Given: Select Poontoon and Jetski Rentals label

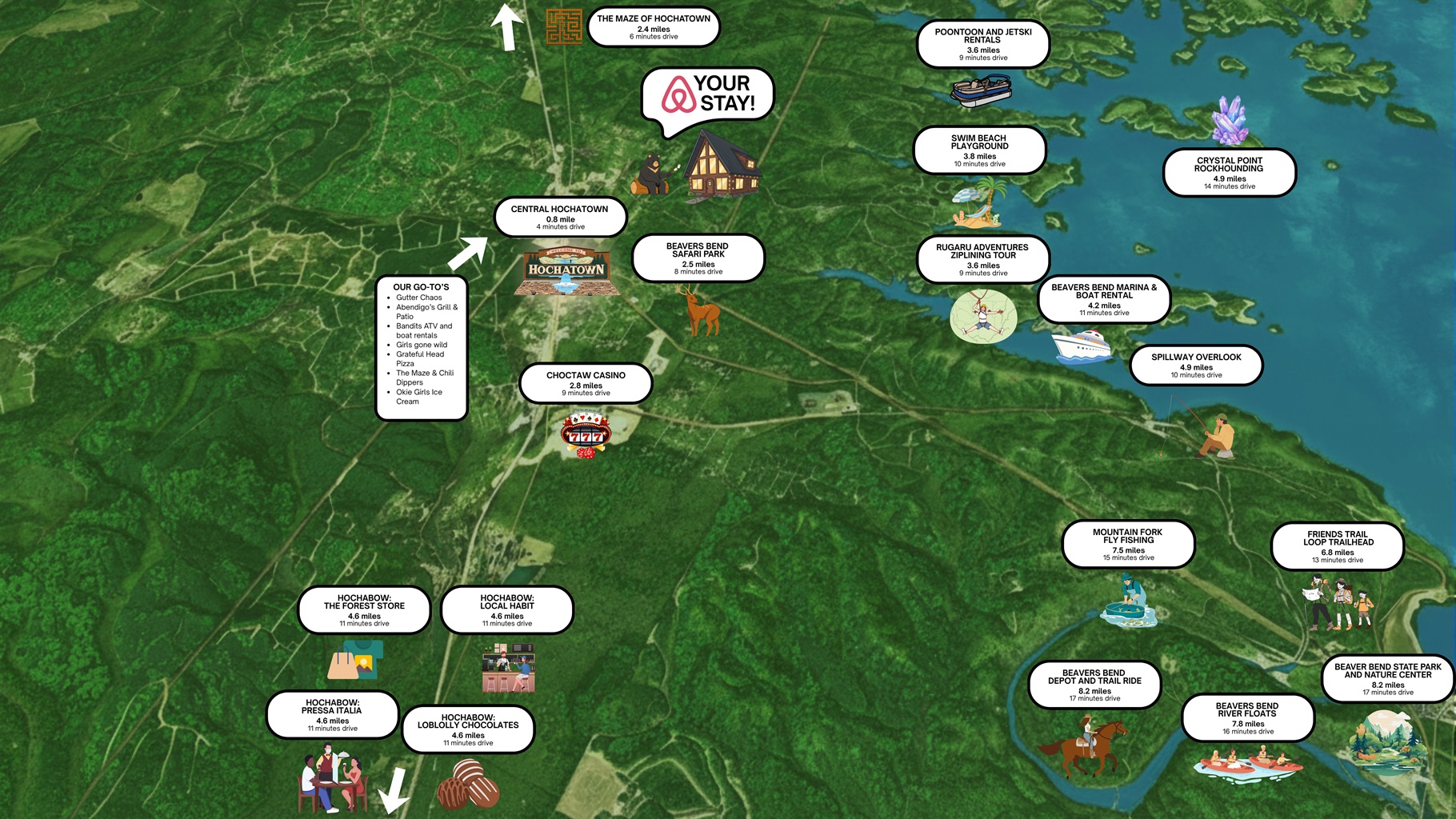Looking at the screenshot, I should (x=982, y=44).
